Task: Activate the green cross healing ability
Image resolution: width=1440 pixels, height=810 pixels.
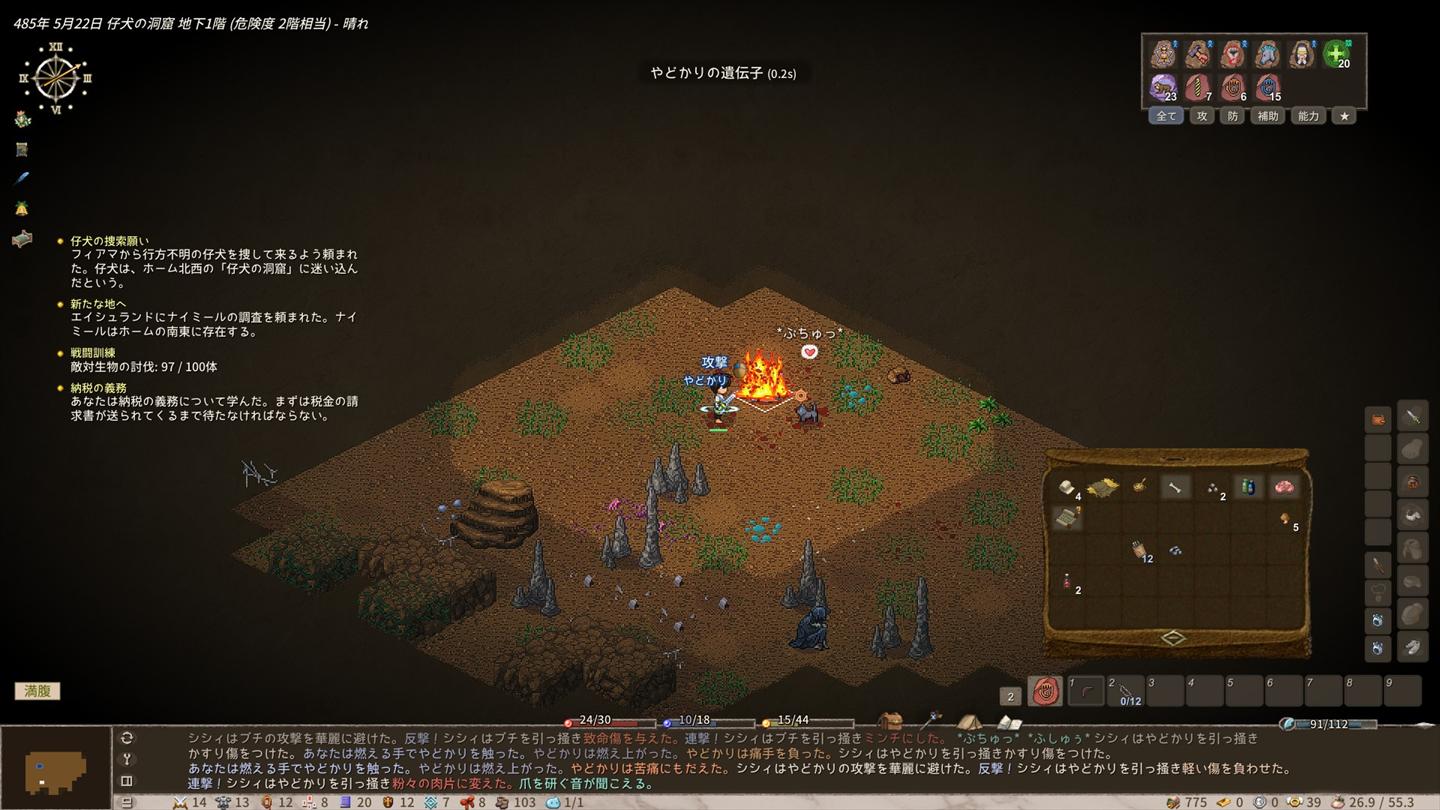Action: coord(1336,54)
